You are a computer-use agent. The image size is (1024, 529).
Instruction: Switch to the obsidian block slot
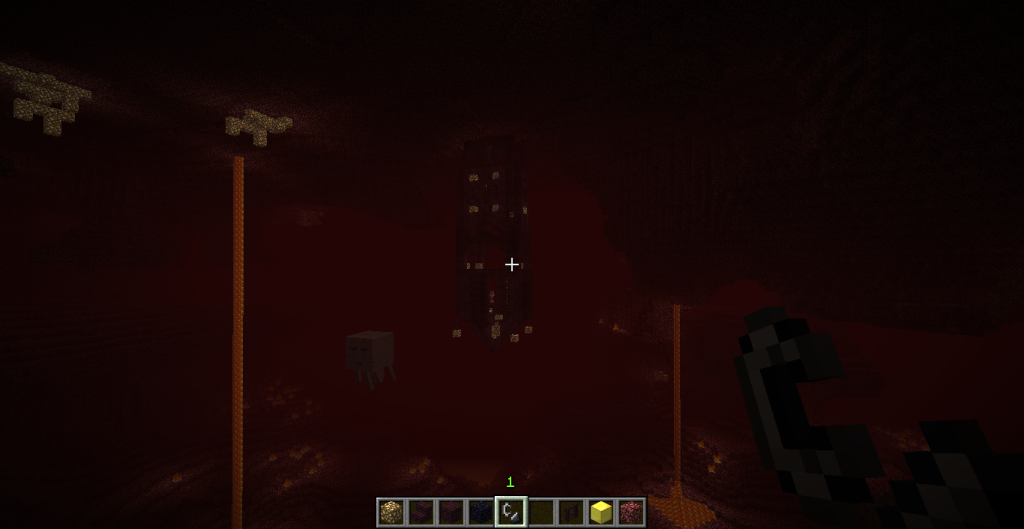[x=481, y=512]
